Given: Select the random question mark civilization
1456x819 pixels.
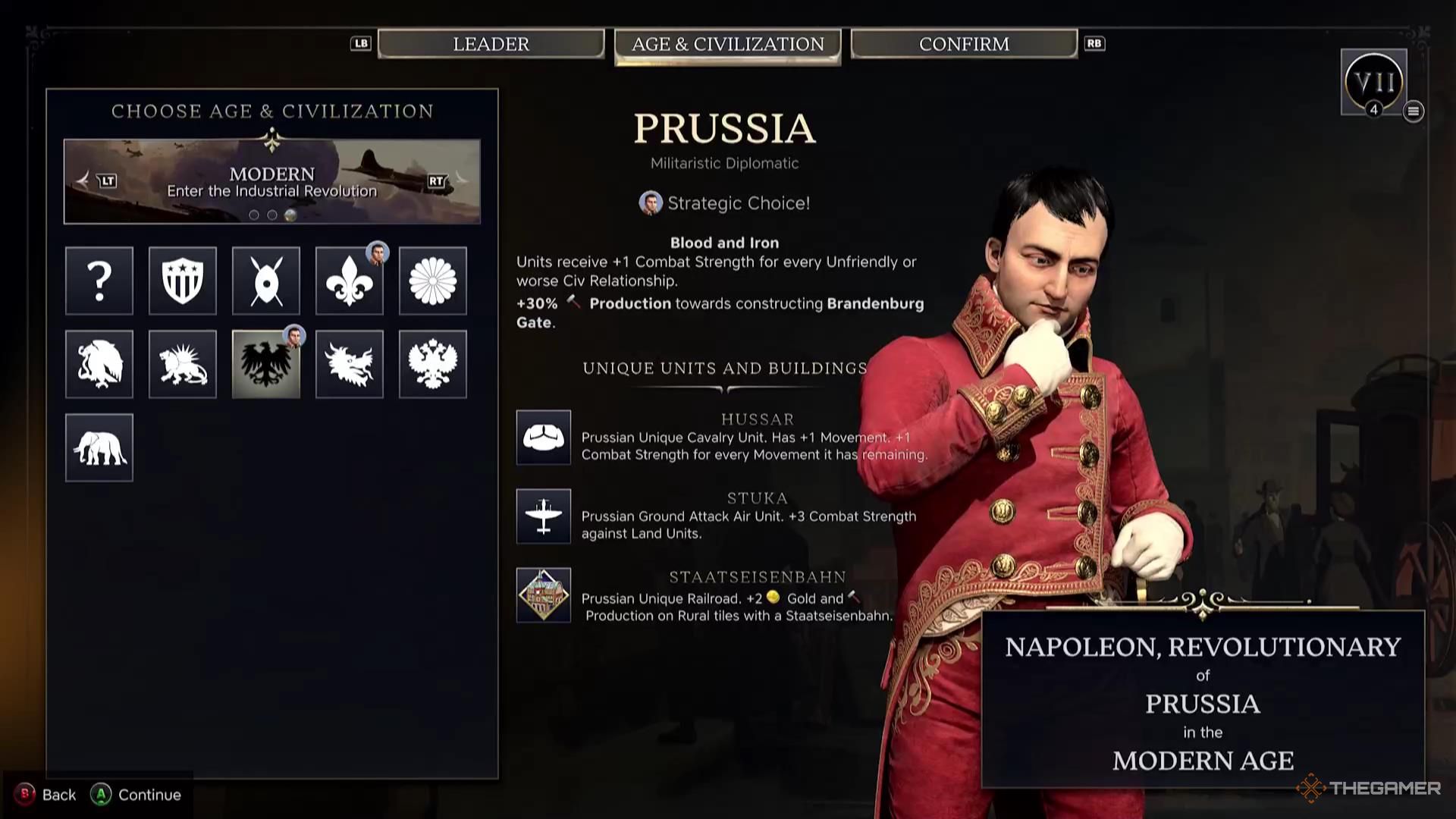Looking at the screenshot, I should (x=99, y=281).
